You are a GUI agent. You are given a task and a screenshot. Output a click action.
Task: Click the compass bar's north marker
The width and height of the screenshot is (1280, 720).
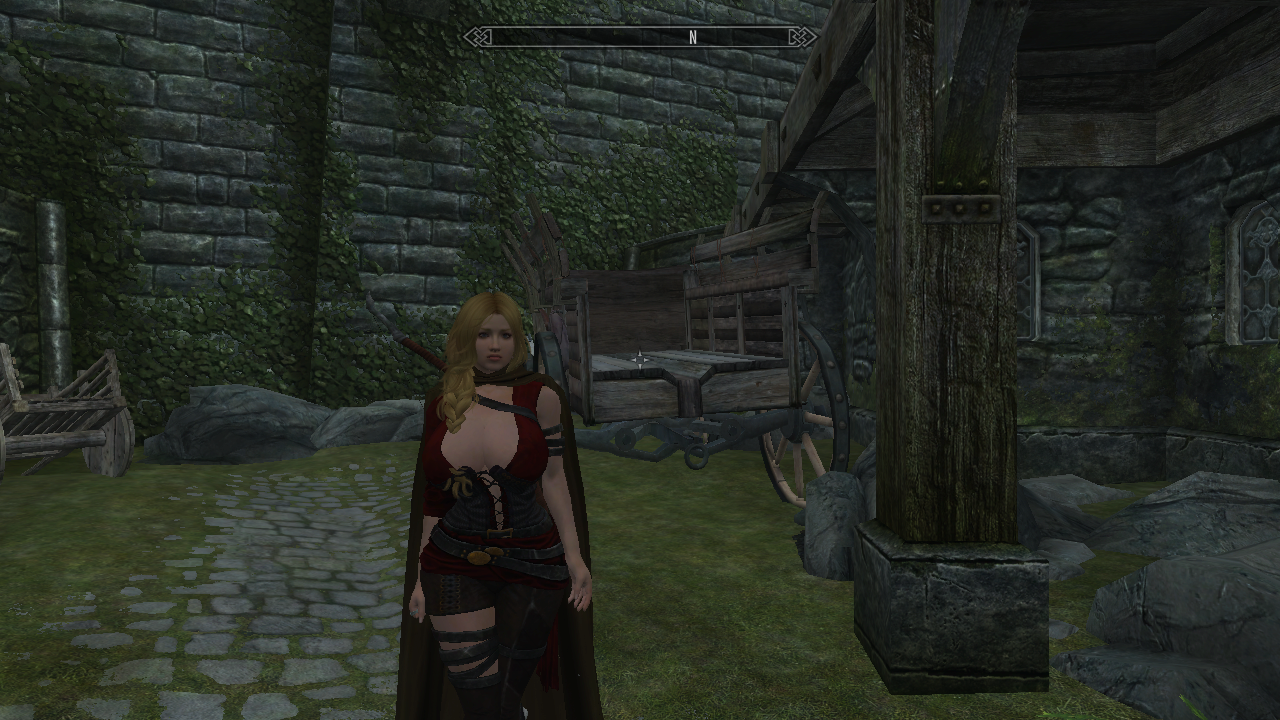[692, 38]
